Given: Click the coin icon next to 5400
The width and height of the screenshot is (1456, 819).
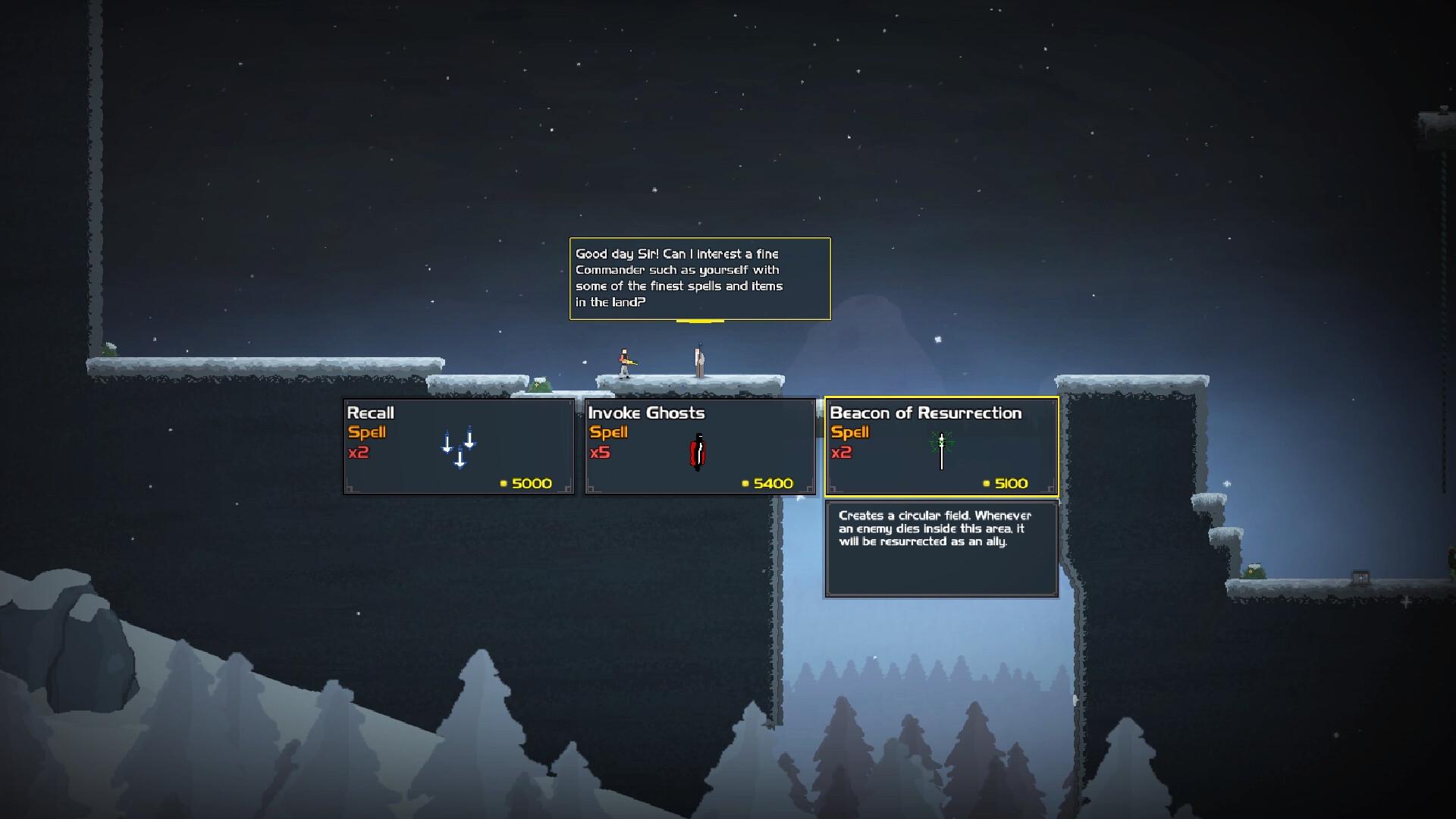Looking at the screenshot, I should 744,483.
